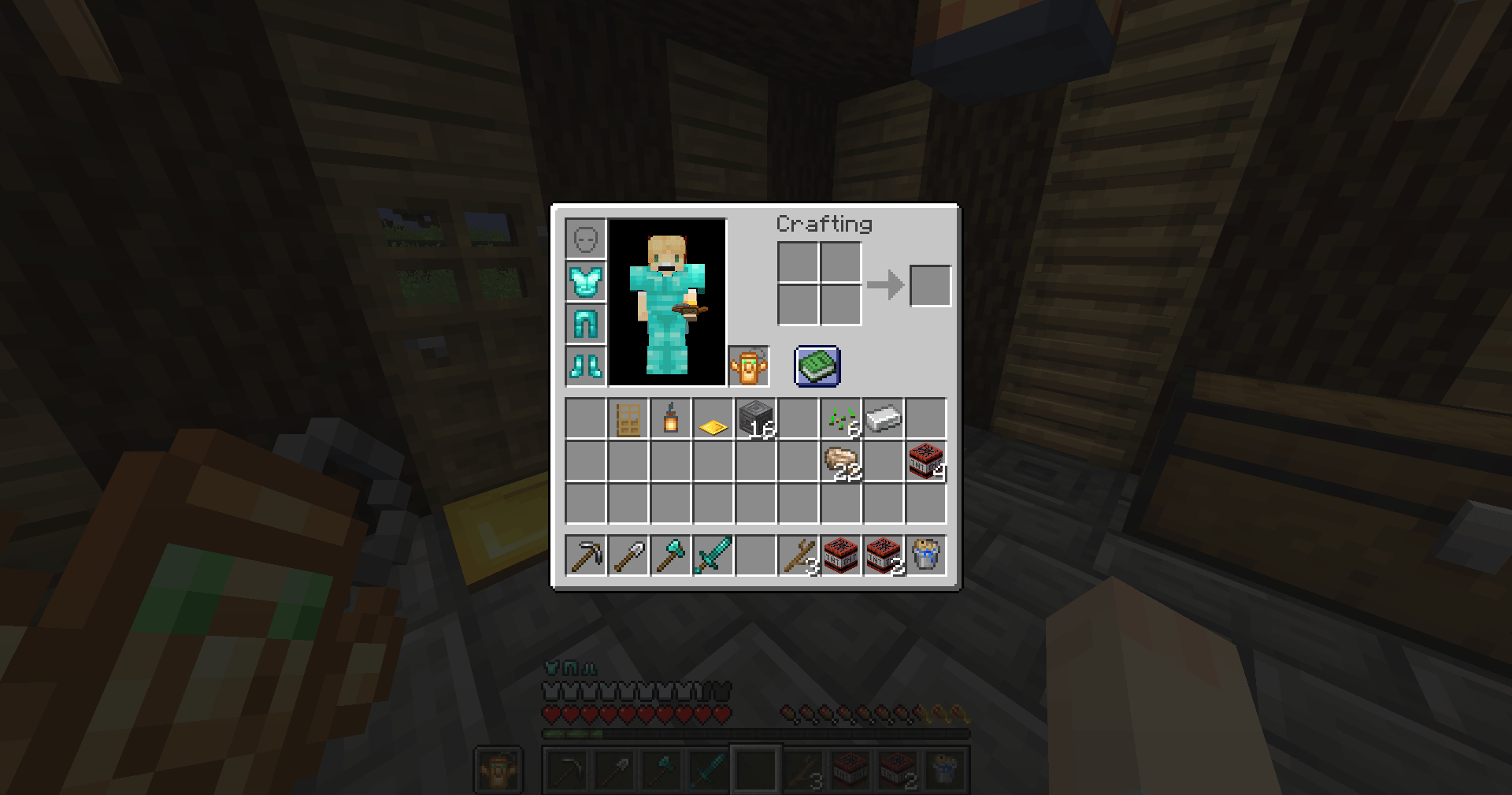Image resolution: width=1512 pixels, height=795 pixels.
Task: Select the oak door item
Action: tap(628, 418)
